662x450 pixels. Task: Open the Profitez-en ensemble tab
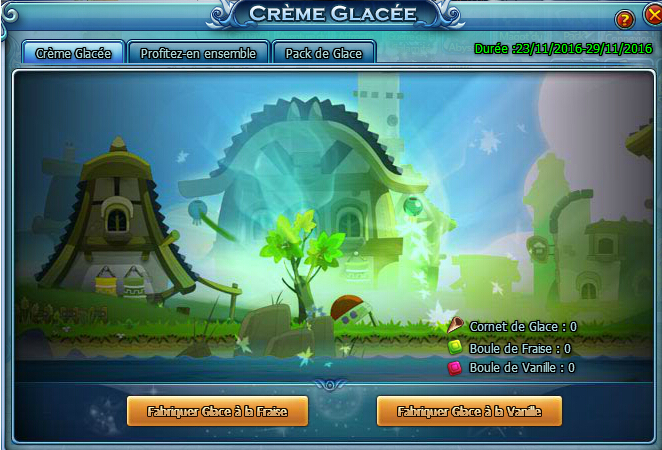click(x=198, y=53)
